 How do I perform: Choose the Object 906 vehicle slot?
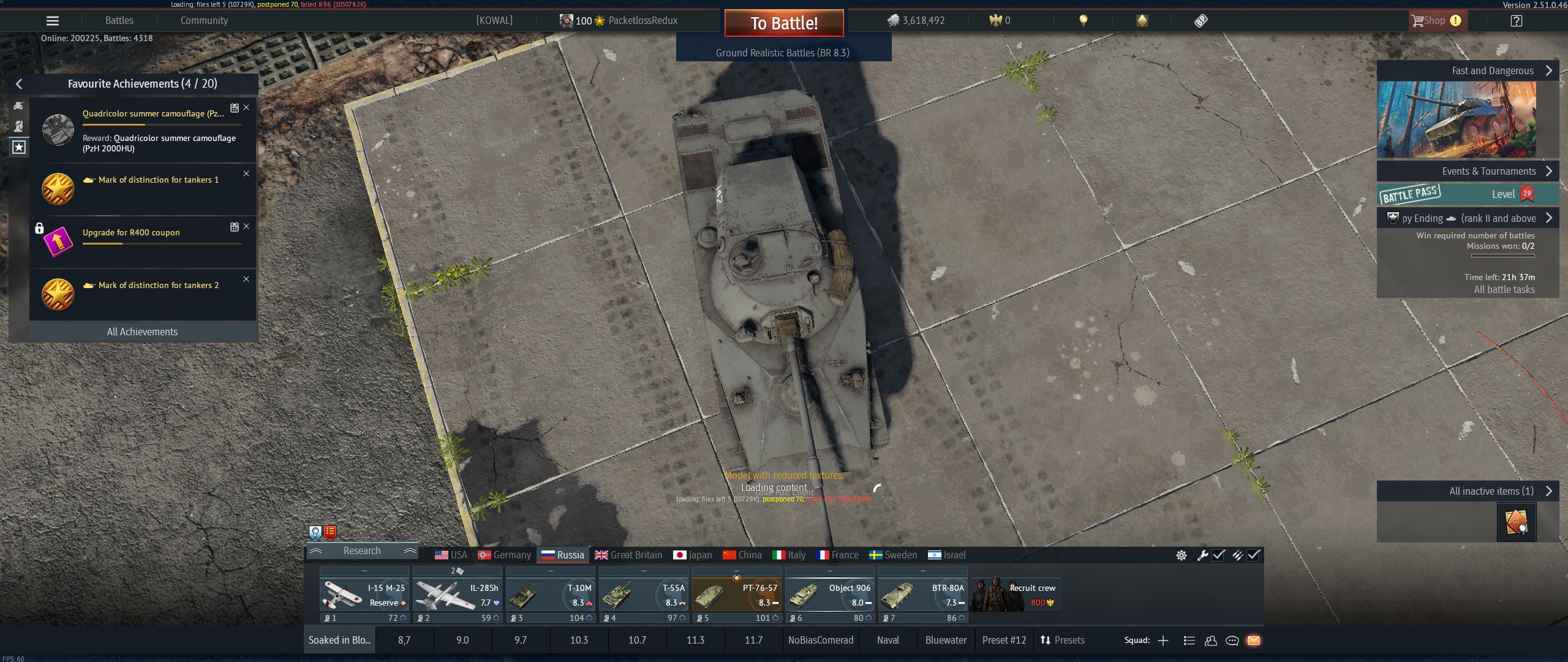(x=829, y=595)
